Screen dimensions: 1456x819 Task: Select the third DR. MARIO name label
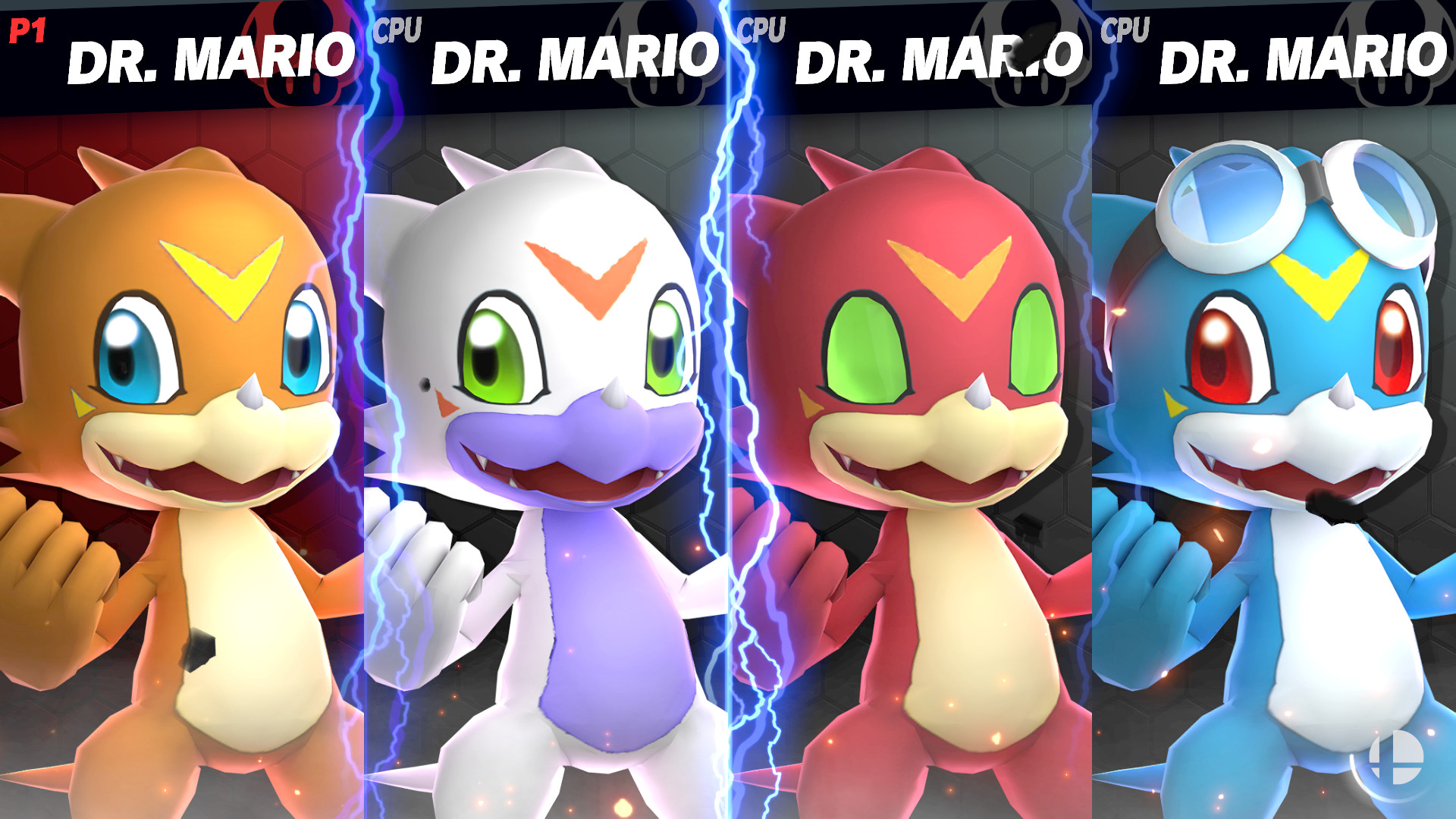pos(937,57)
